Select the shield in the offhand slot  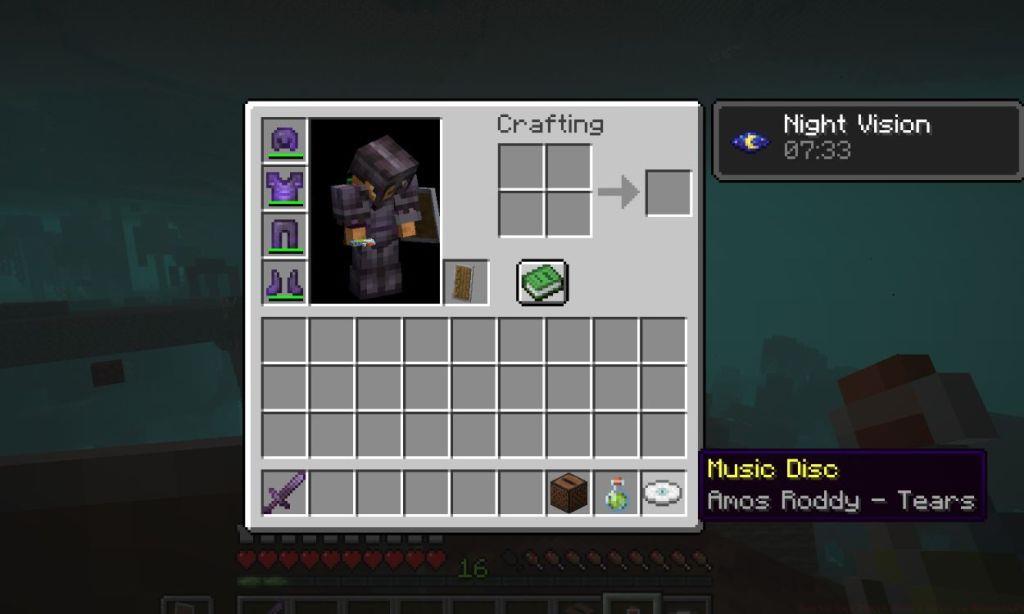[x=465, y=282]
